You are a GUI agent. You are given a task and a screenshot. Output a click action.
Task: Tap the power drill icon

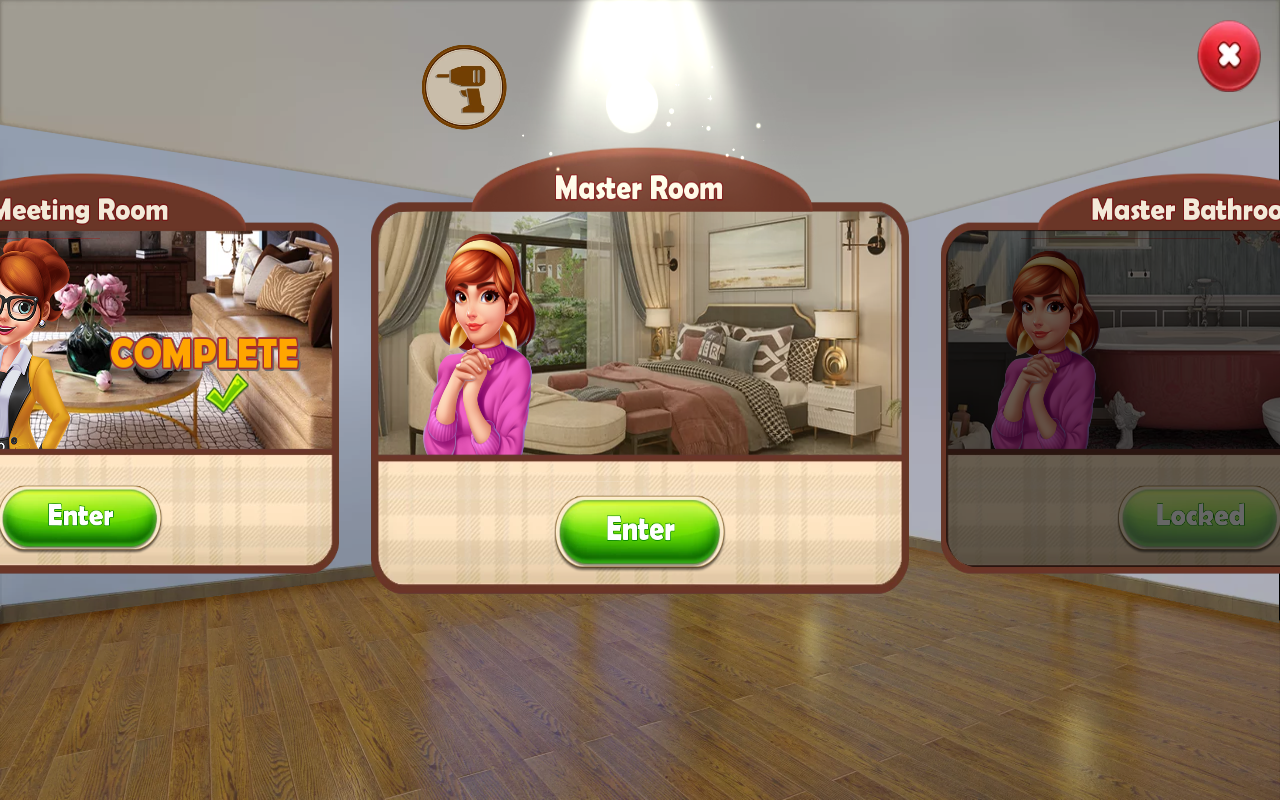(464, 87)
